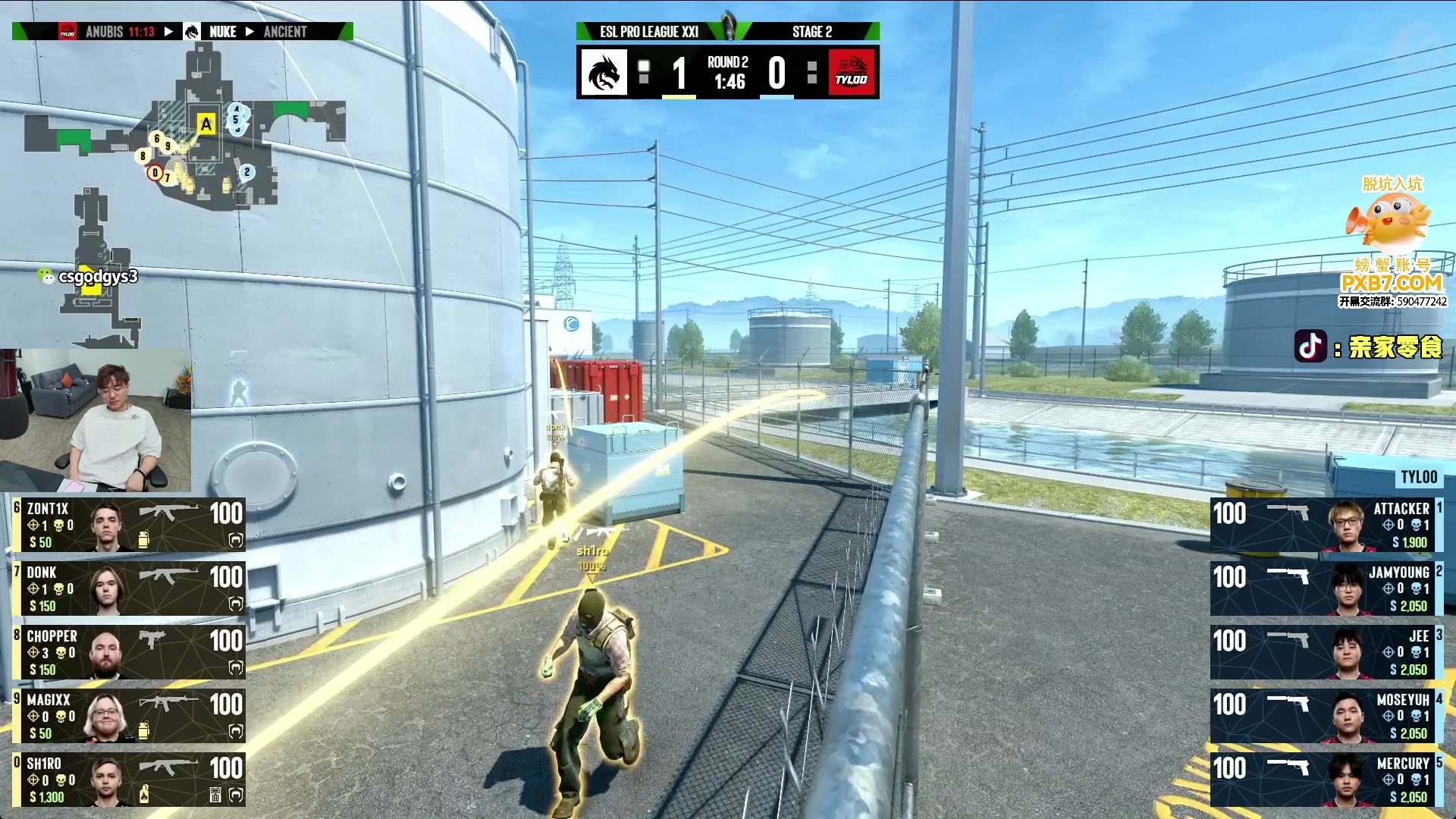Select the NUKE map in the series bar
Image resolution: width=1456 pixels, height=819 pixels.
pyautogui.click(x=222, y=32)
